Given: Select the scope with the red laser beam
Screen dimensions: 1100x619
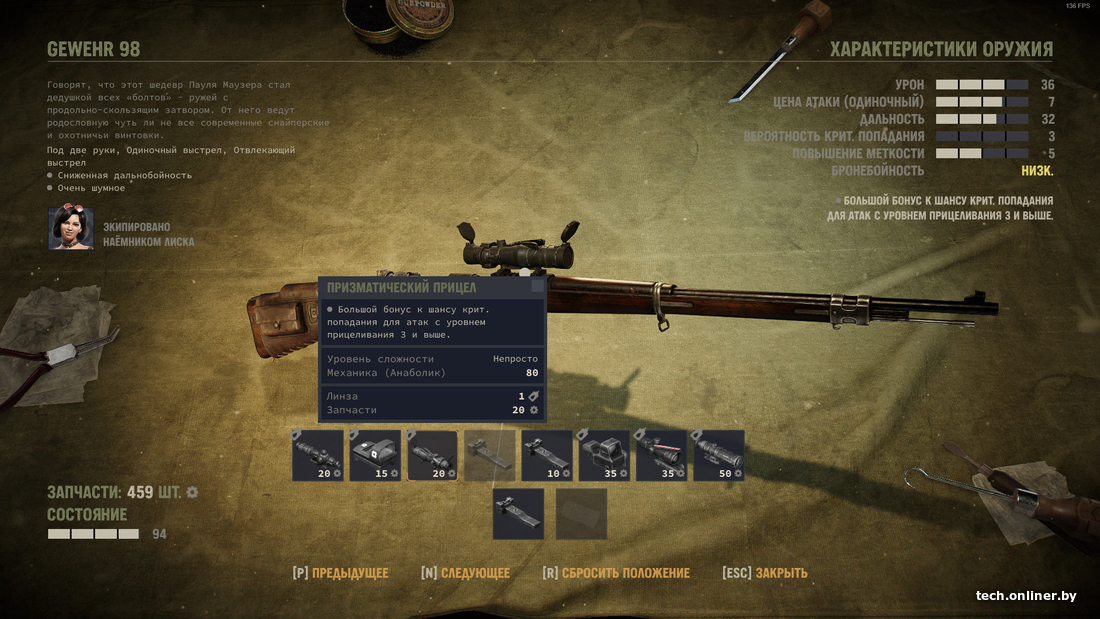Looking at the screenshot, I should pyautogui.click(x=661, y=456).
